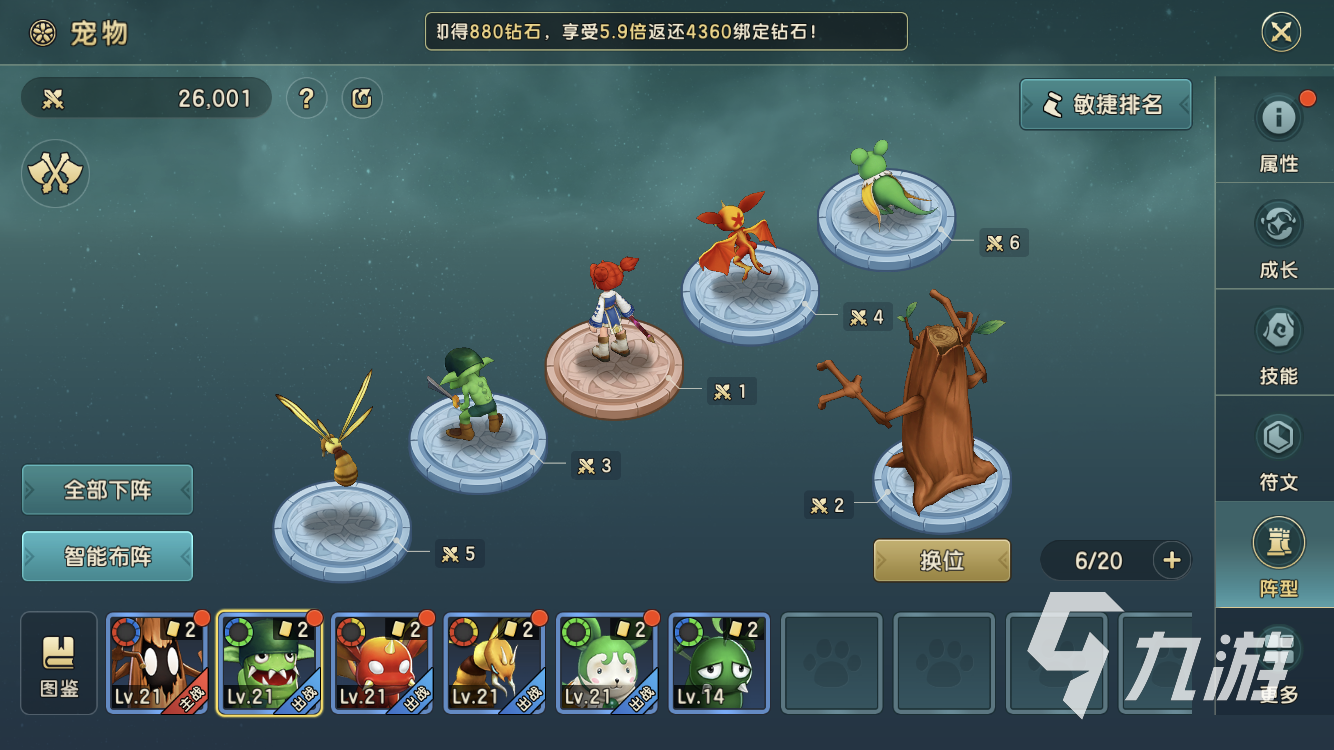
Task: Expand pet slots with the plus button
Action: [1172, 560]
